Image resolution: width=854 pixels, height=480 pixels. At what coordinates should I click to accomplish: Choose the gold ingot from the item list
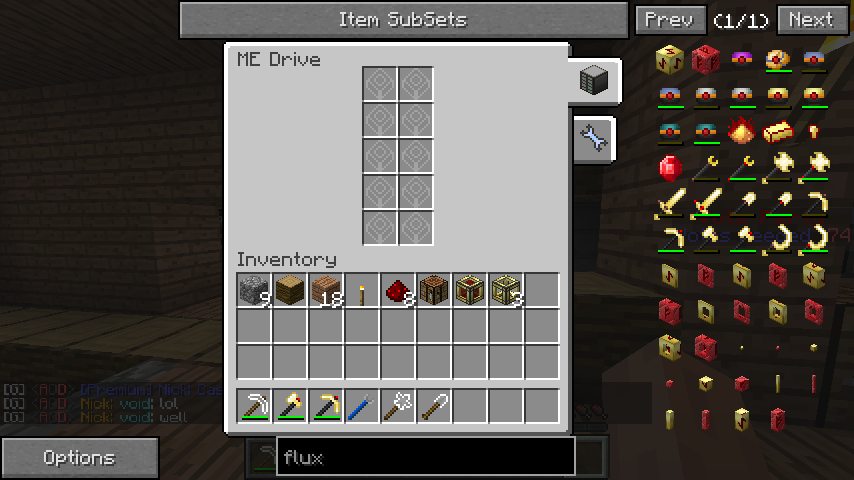(x=778, y=131)
